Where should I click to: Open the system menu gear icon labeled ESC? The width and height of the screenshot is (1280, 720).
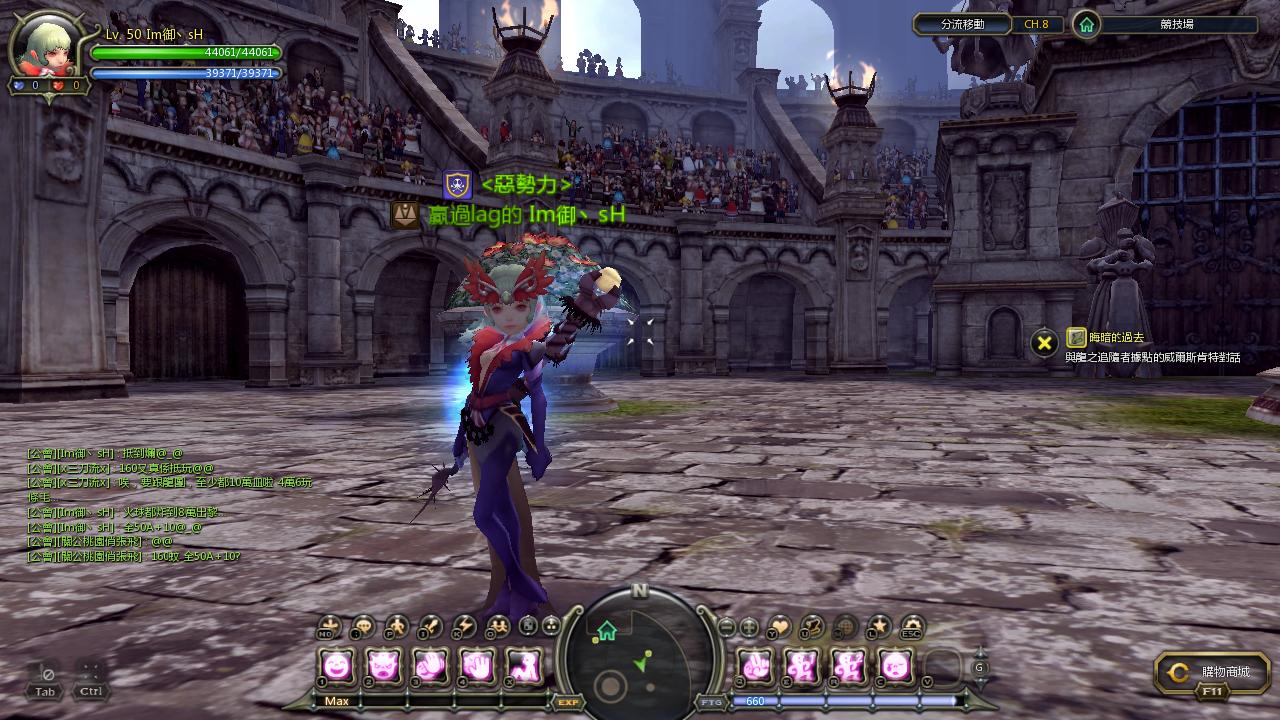(911, 627)
